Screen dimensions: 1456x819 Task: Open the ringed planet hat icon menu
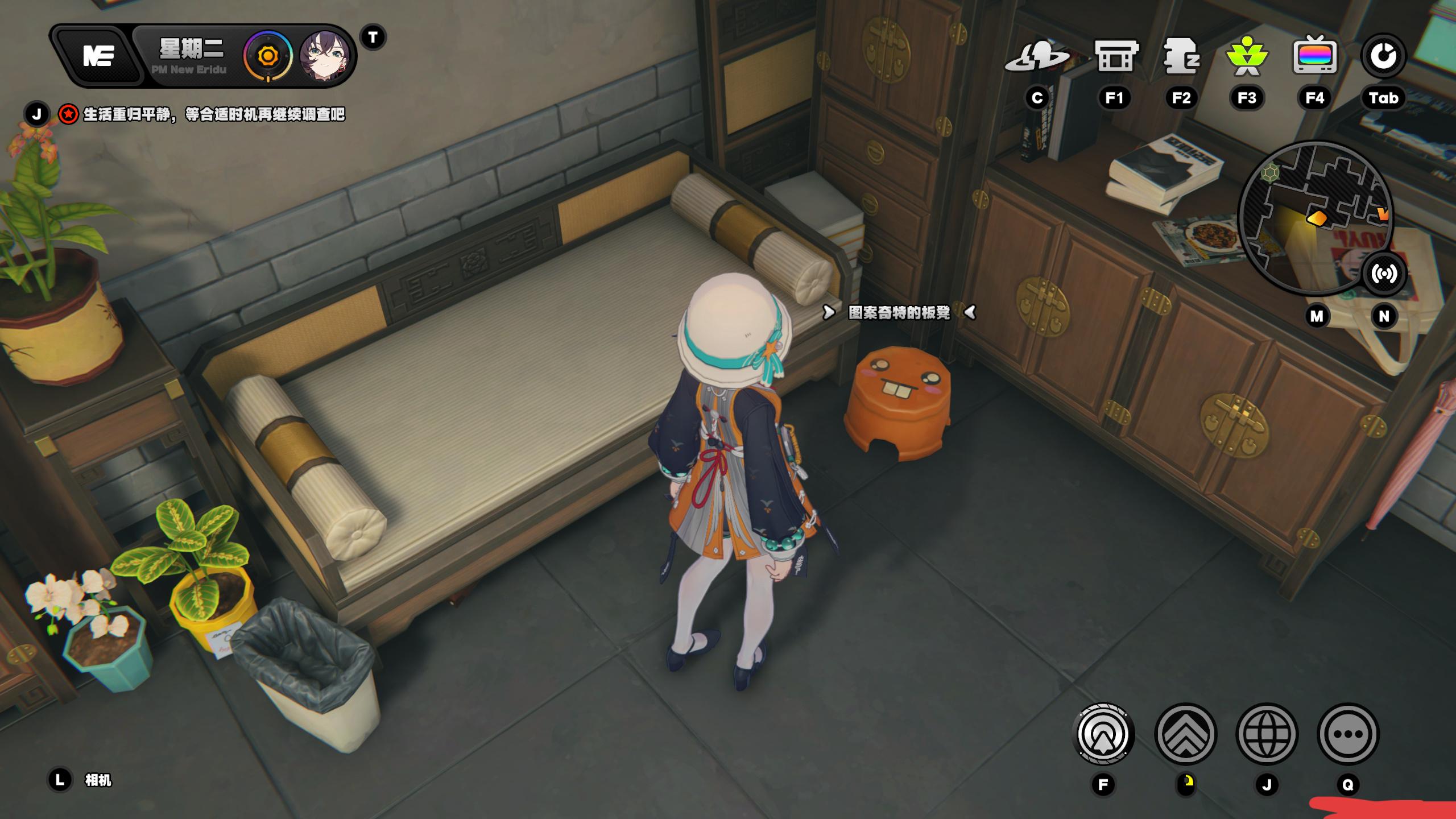click(x=1037, y=57)
